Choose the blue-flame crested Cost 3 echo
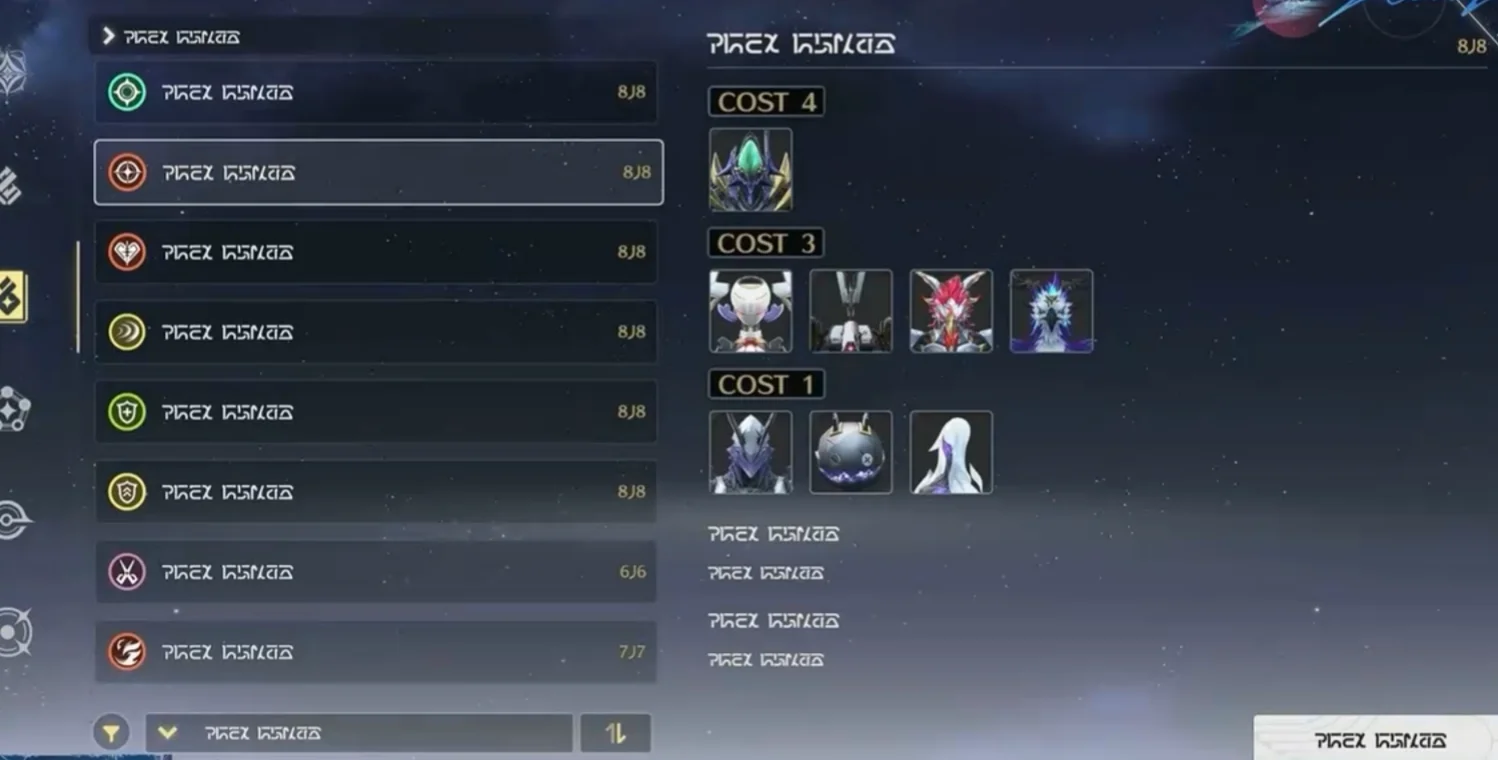1498x760 pixels. click(x=1051, y=311)
